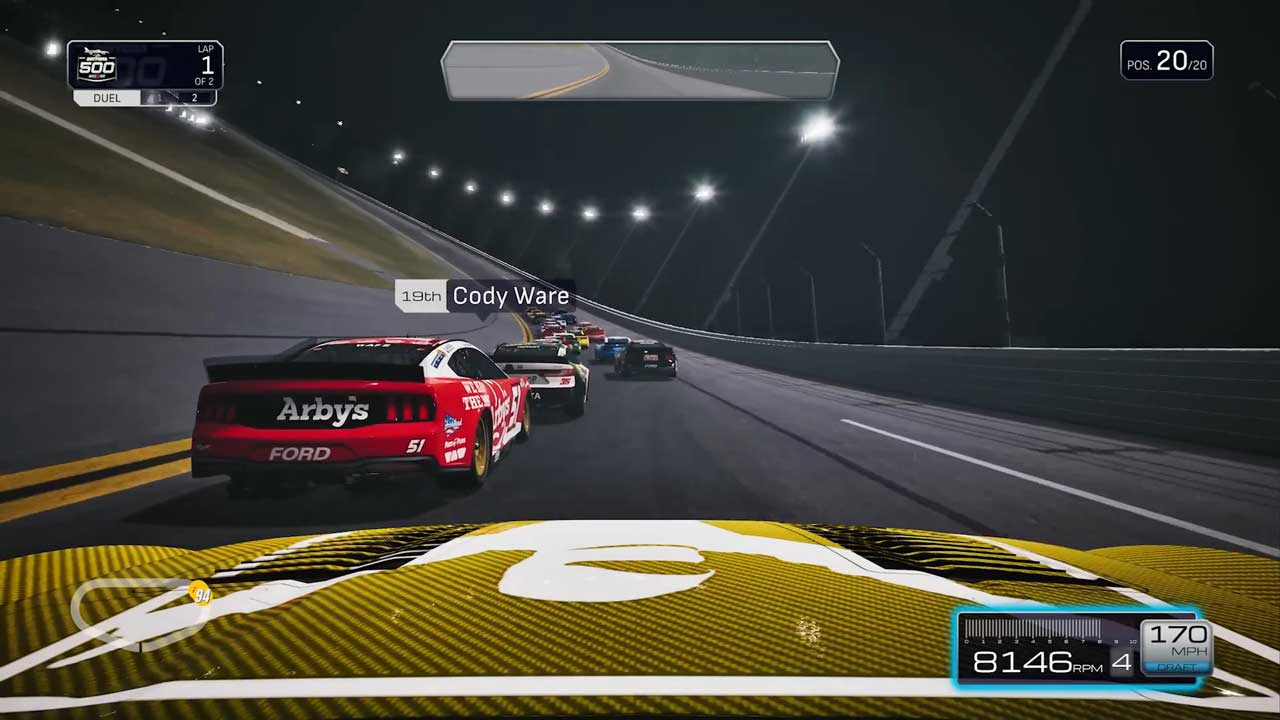Select the Cody Ware driver name tag
The height and width of the screenshot is (720, 1280).
tap(485, 296)
